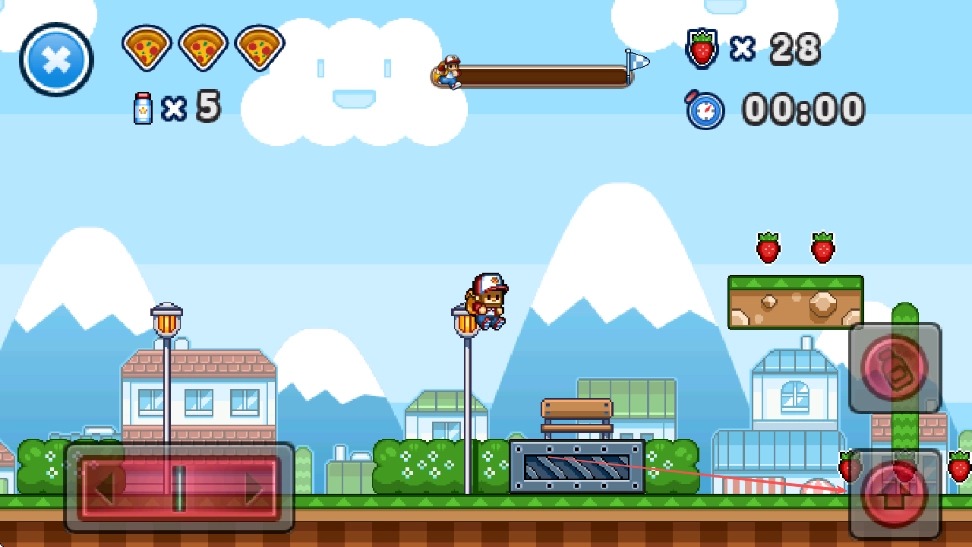
Task: Hit the red up-arrow jump button
Action: (x=895, y=496)
